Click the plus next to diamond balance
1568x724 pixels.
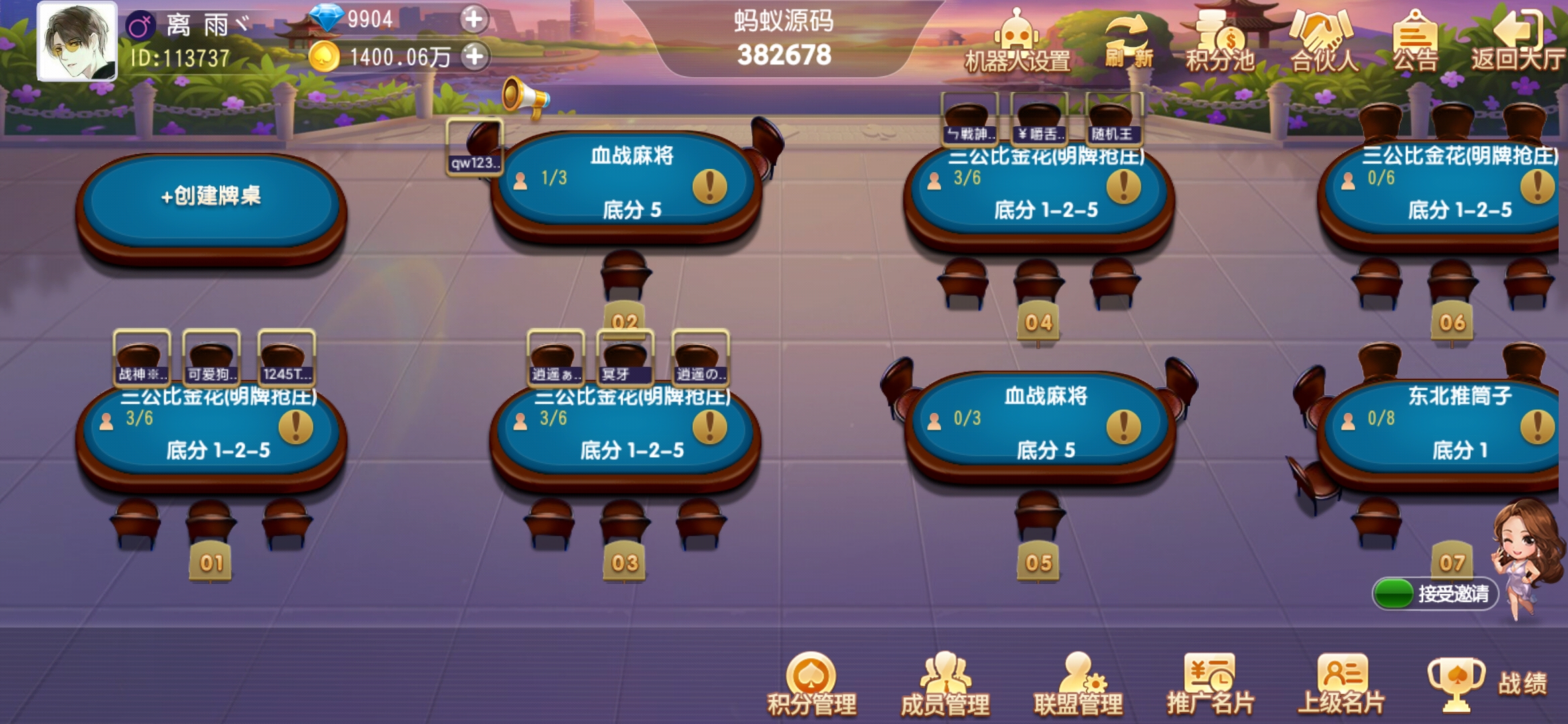coord(475,21)
